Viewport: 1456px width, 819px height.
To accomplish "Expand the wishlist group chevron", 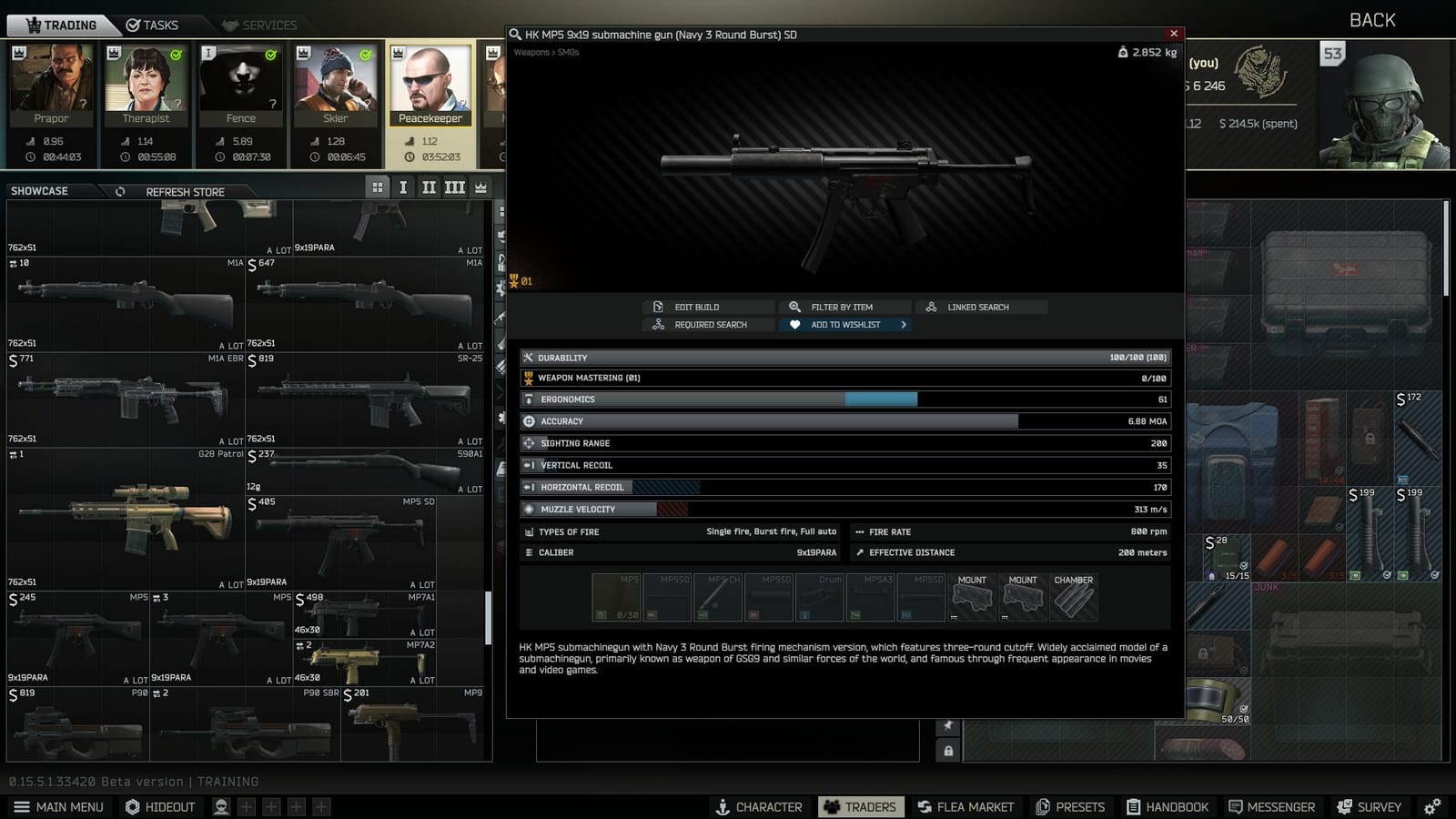I will pos(902,324).
